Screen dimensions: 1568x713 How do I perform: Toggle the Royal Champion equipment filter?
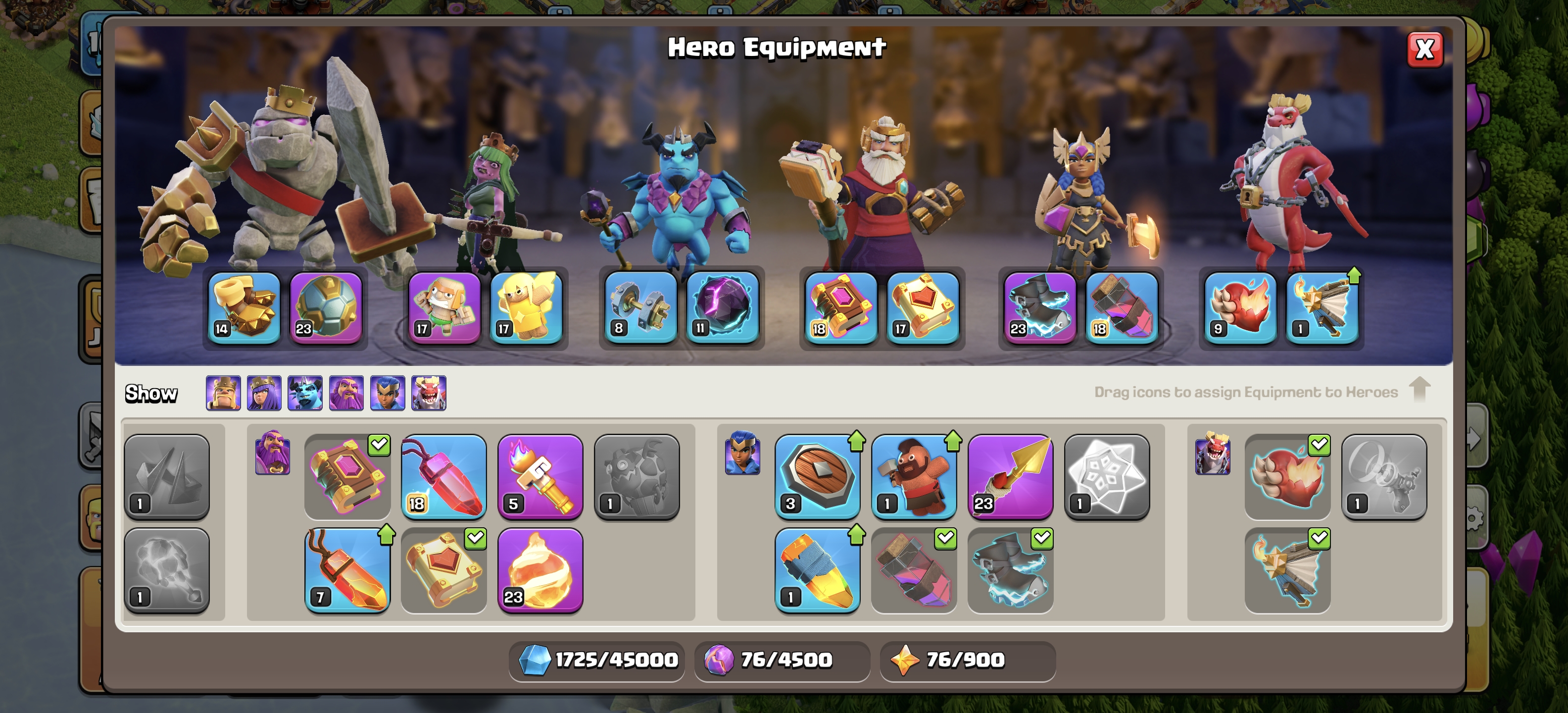pyautogui.click(x=388, y=393)
